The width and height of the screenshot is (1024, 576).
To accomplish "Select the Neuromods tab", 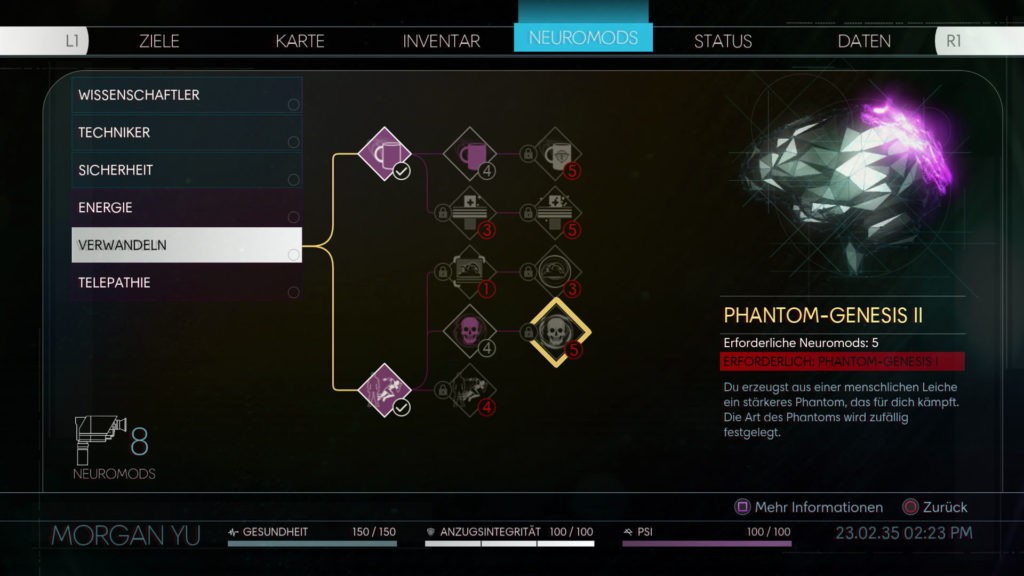I will tap(583, 38).
